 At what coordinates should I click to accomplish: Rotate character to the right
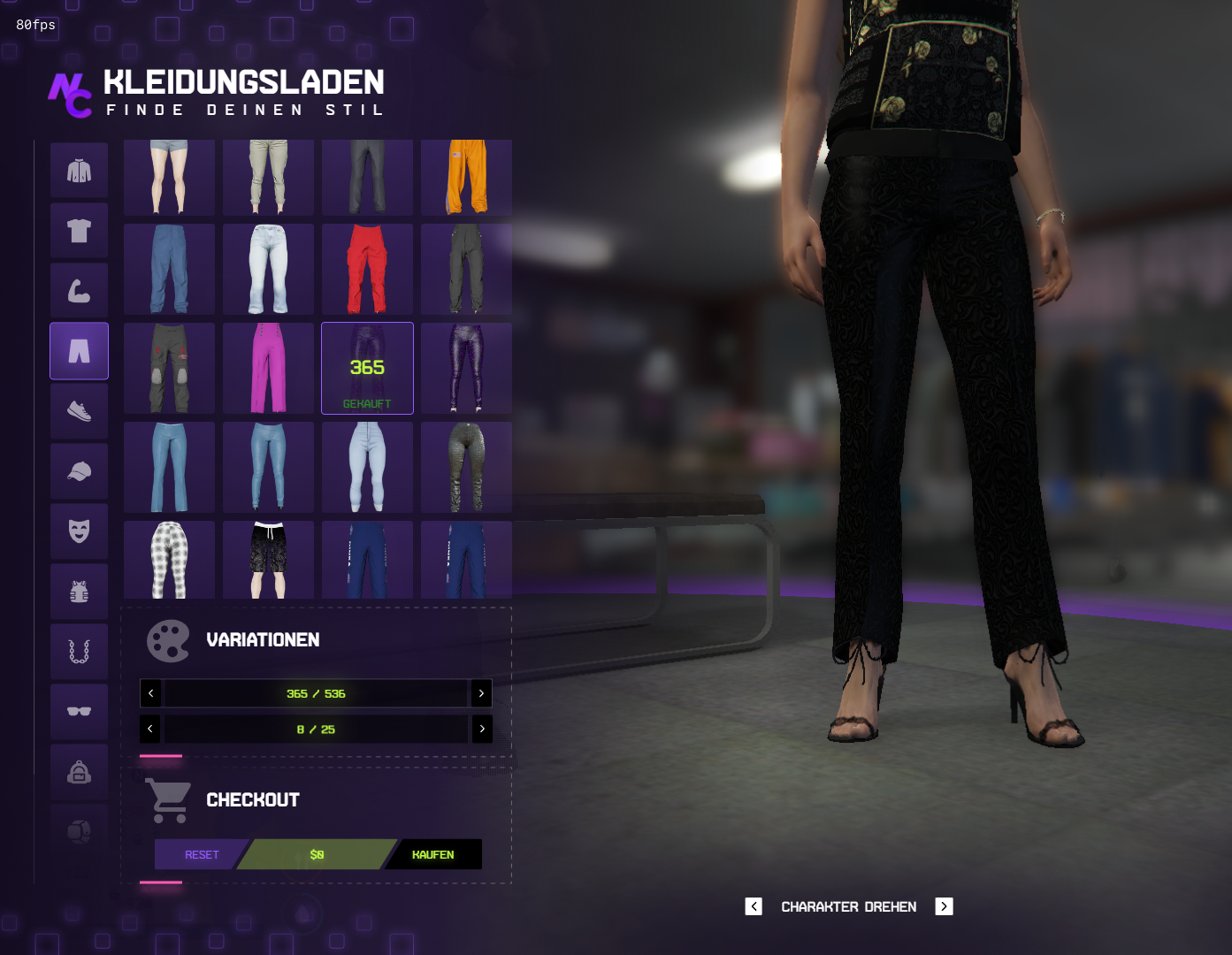944,906
